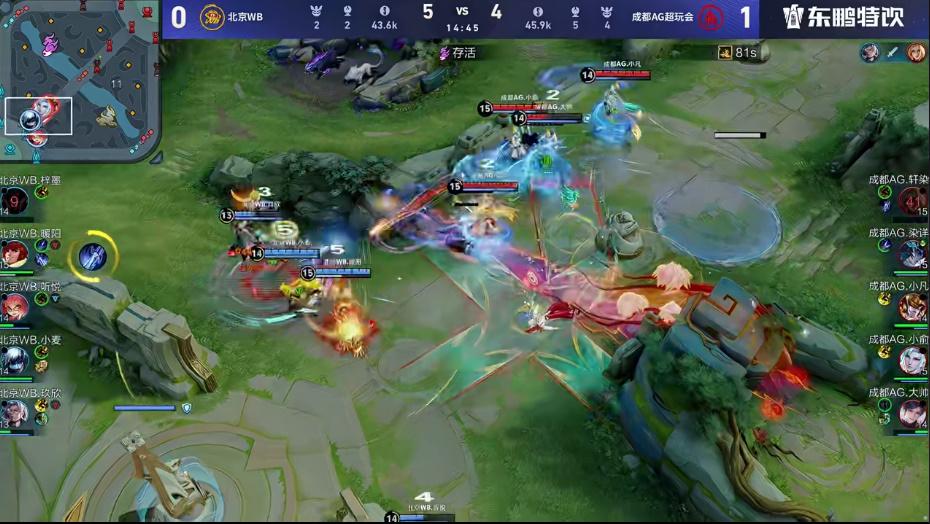The height and width of the screenshot is (524, 930).
Task: Select player 北京WB.暖阳's portrait
Action: pyautogui.click(x=15, y=254)
